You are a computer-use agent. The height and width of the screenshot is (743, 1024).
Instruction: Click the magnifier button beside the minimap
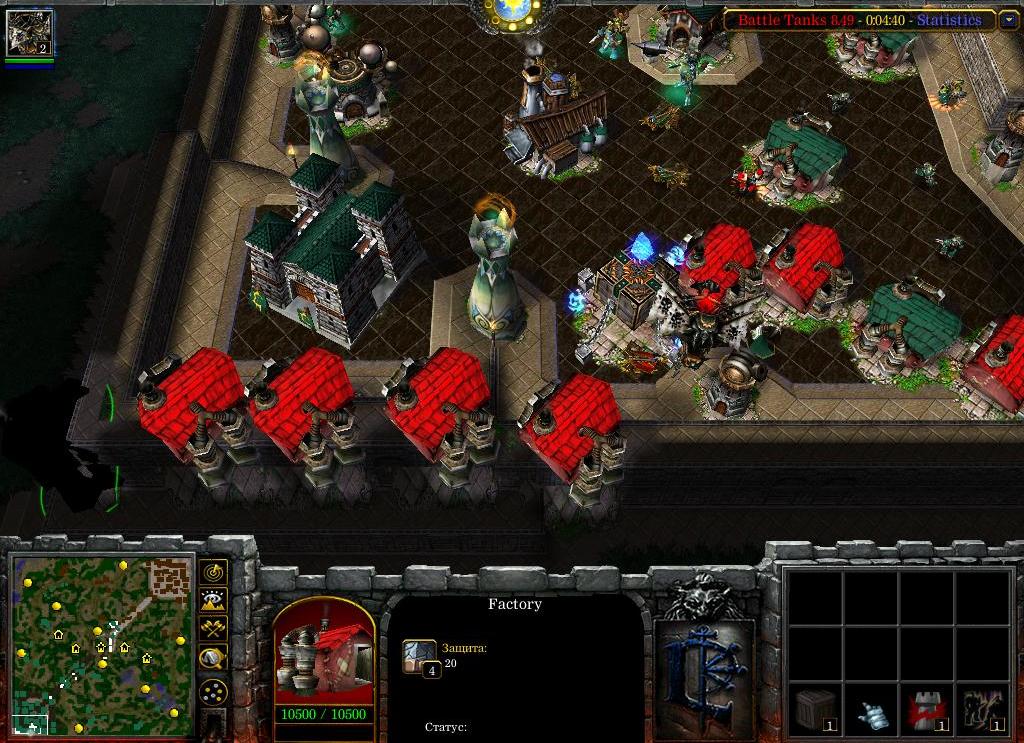[213, 657]
